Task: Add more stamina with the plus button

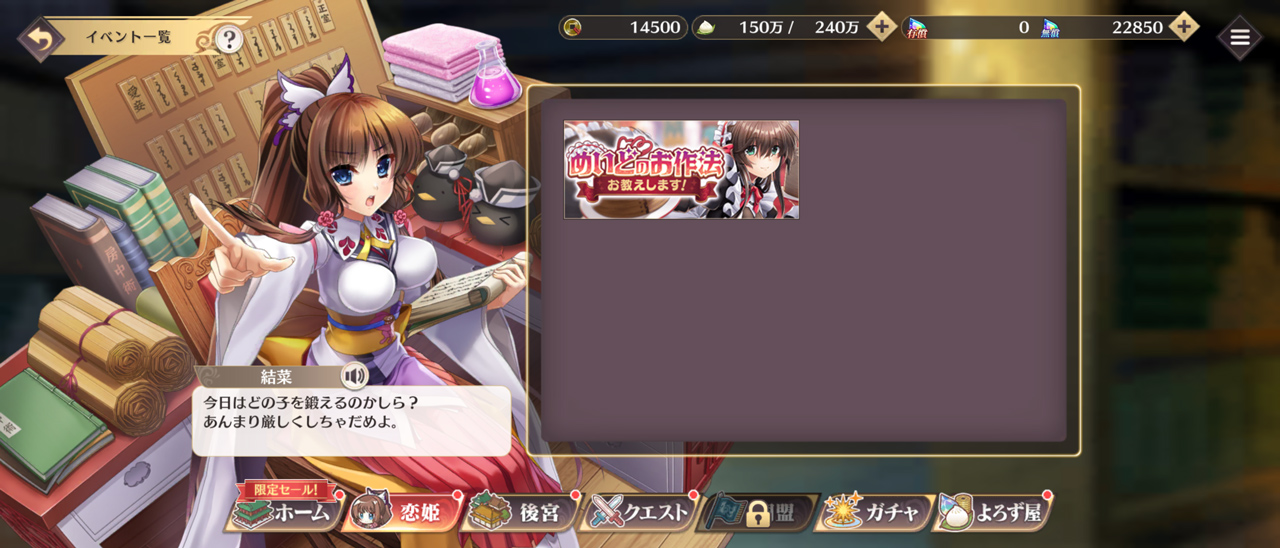Action: (881, 27)
